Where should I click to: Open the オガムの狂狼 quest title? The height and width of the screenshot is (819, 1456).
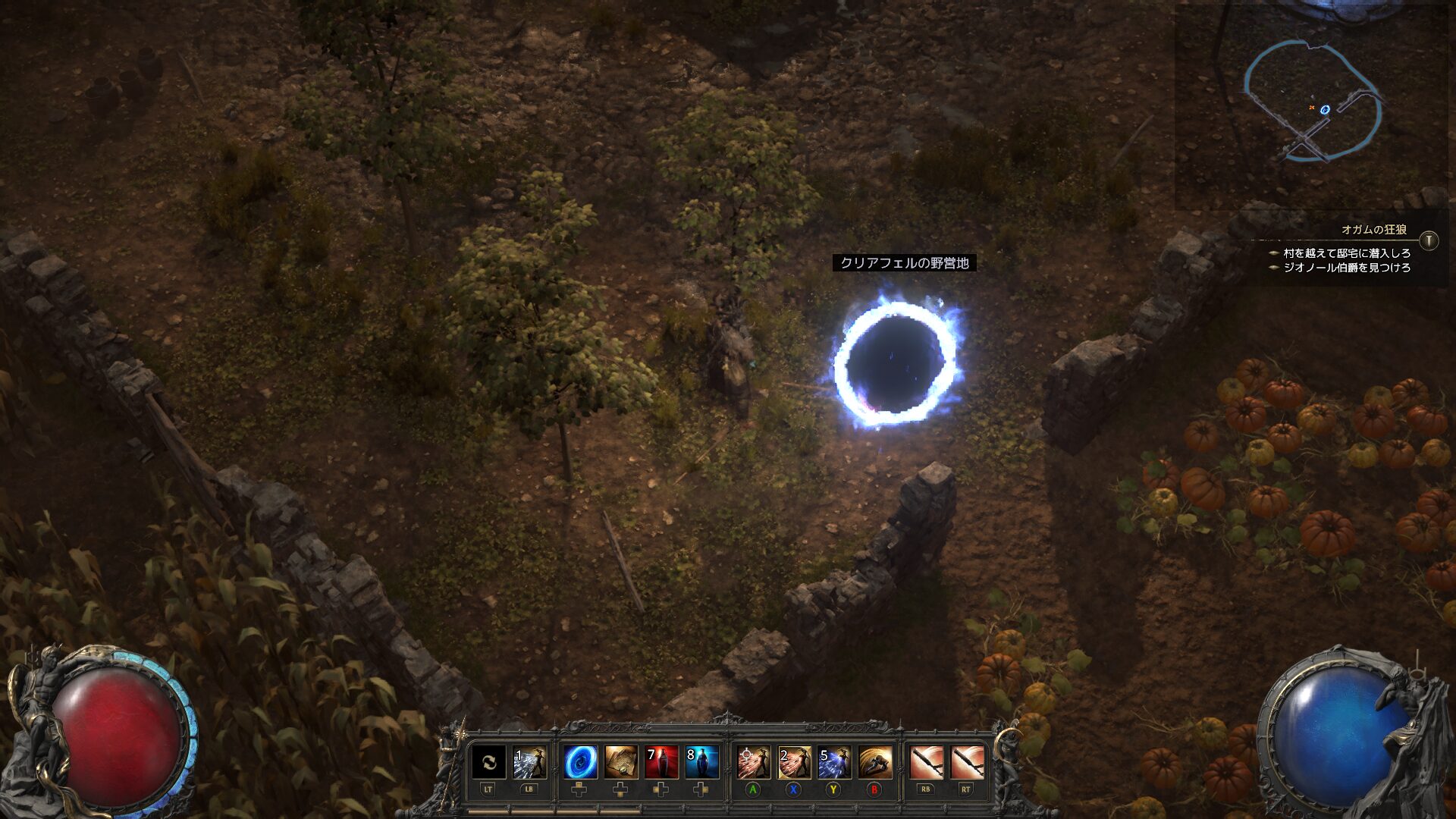[1373, 229]
